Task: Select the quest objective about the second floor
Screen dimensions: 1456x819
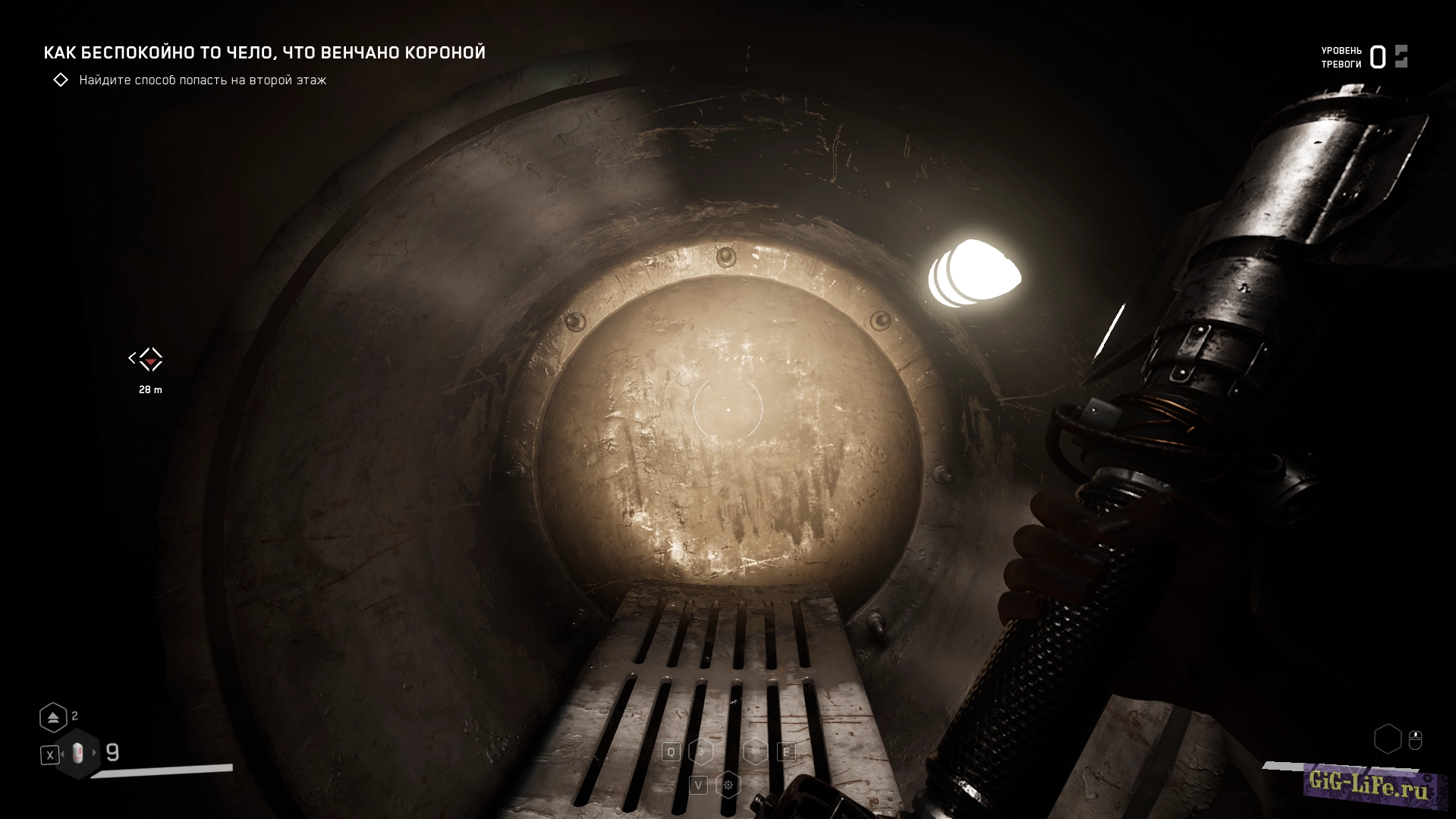Action: (x=202, y=80)
